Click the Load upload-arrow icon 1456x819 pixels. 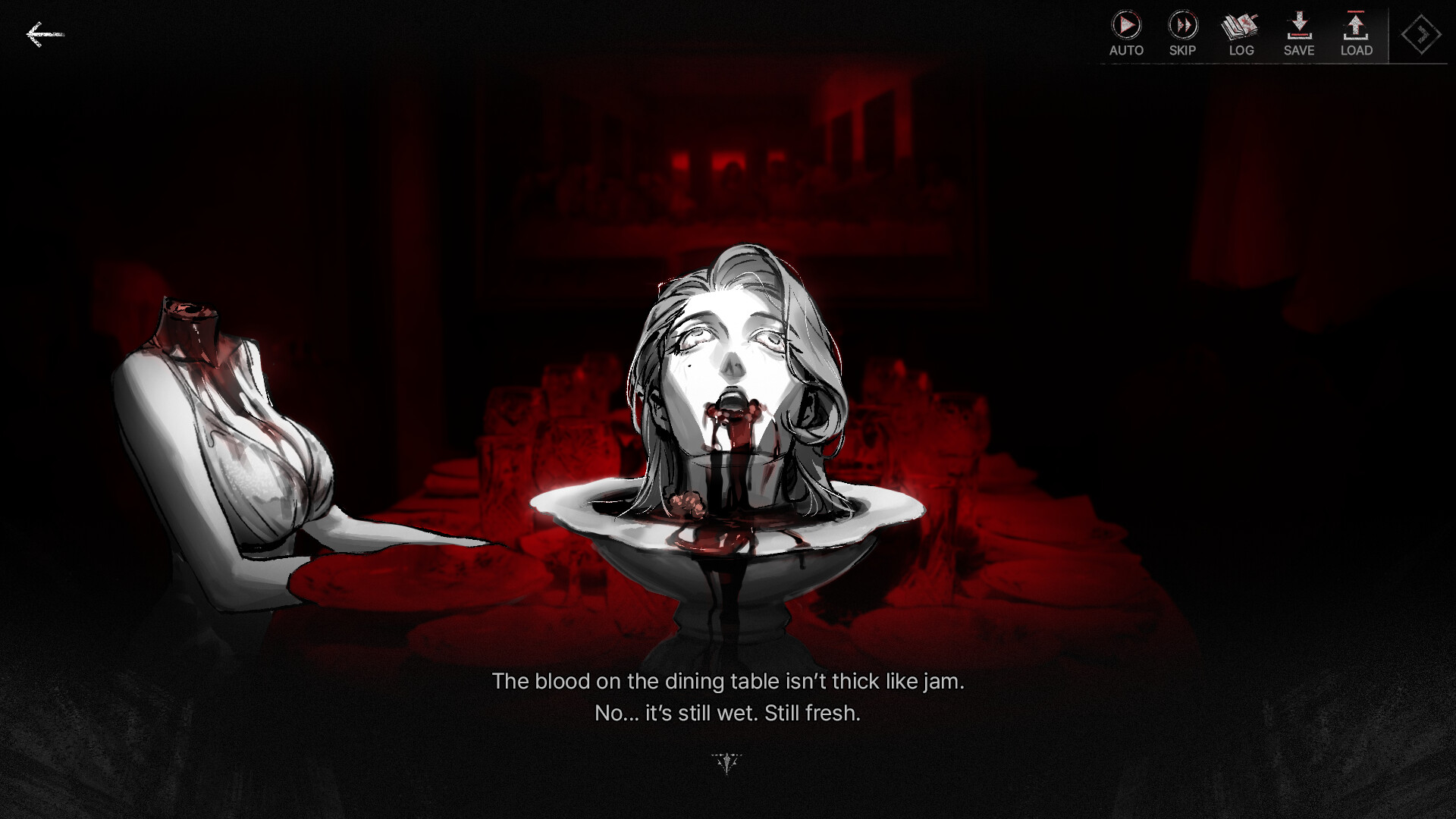[x=1356, y=27]
